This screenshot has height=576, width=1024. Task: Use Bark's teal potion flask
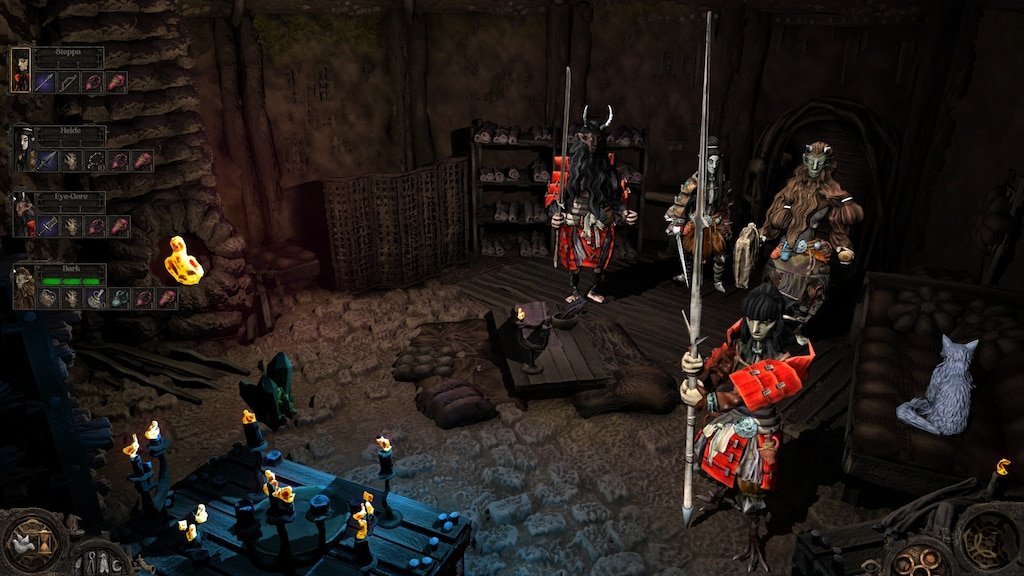119,298
